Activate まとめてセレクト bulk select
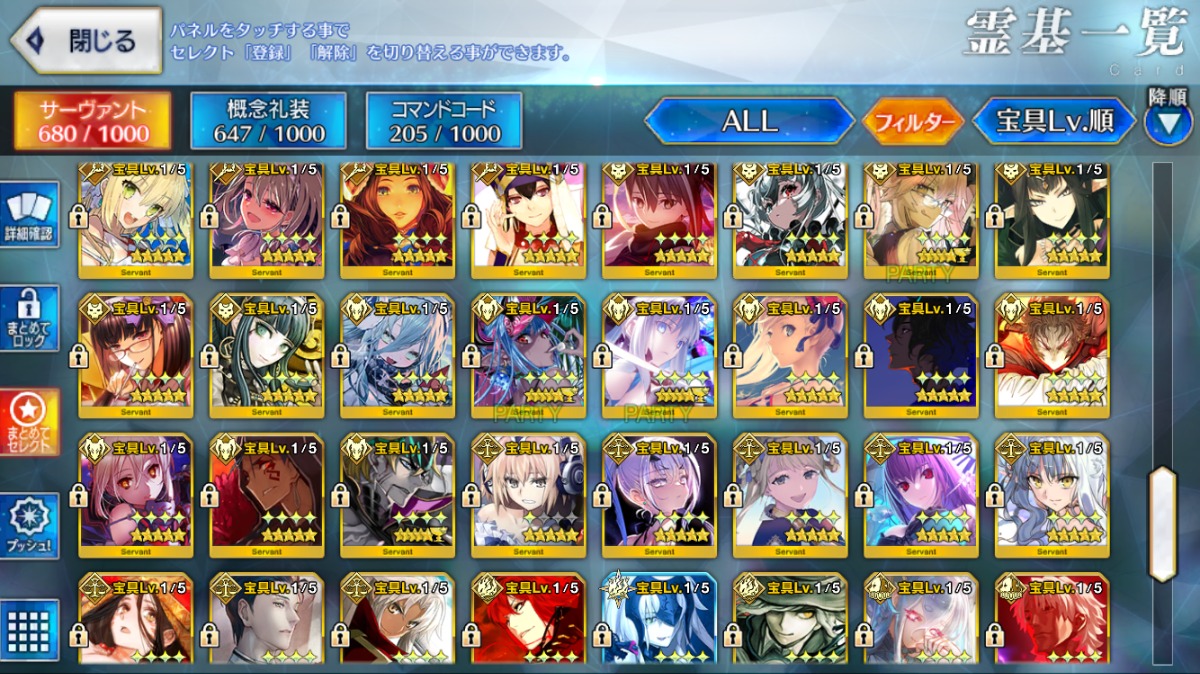The width and height of the screenshot is (1200, 674). [x=28, y=421]
